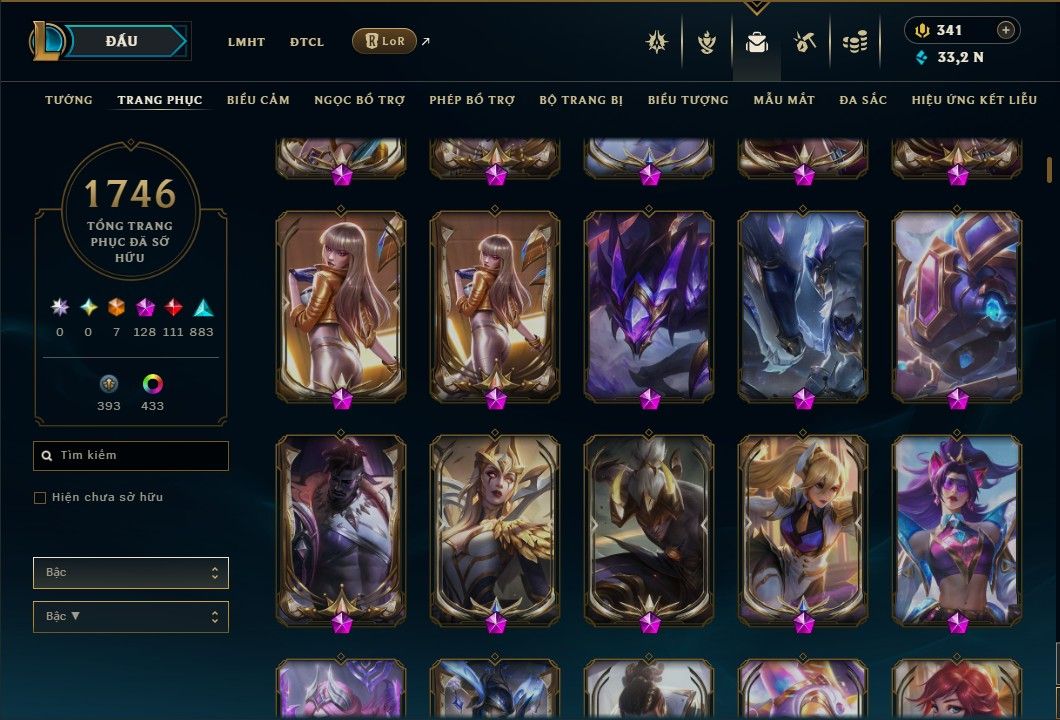Add currency with the plus button
This screenshot has height=720, width=1060.
tap(1005, 30)
